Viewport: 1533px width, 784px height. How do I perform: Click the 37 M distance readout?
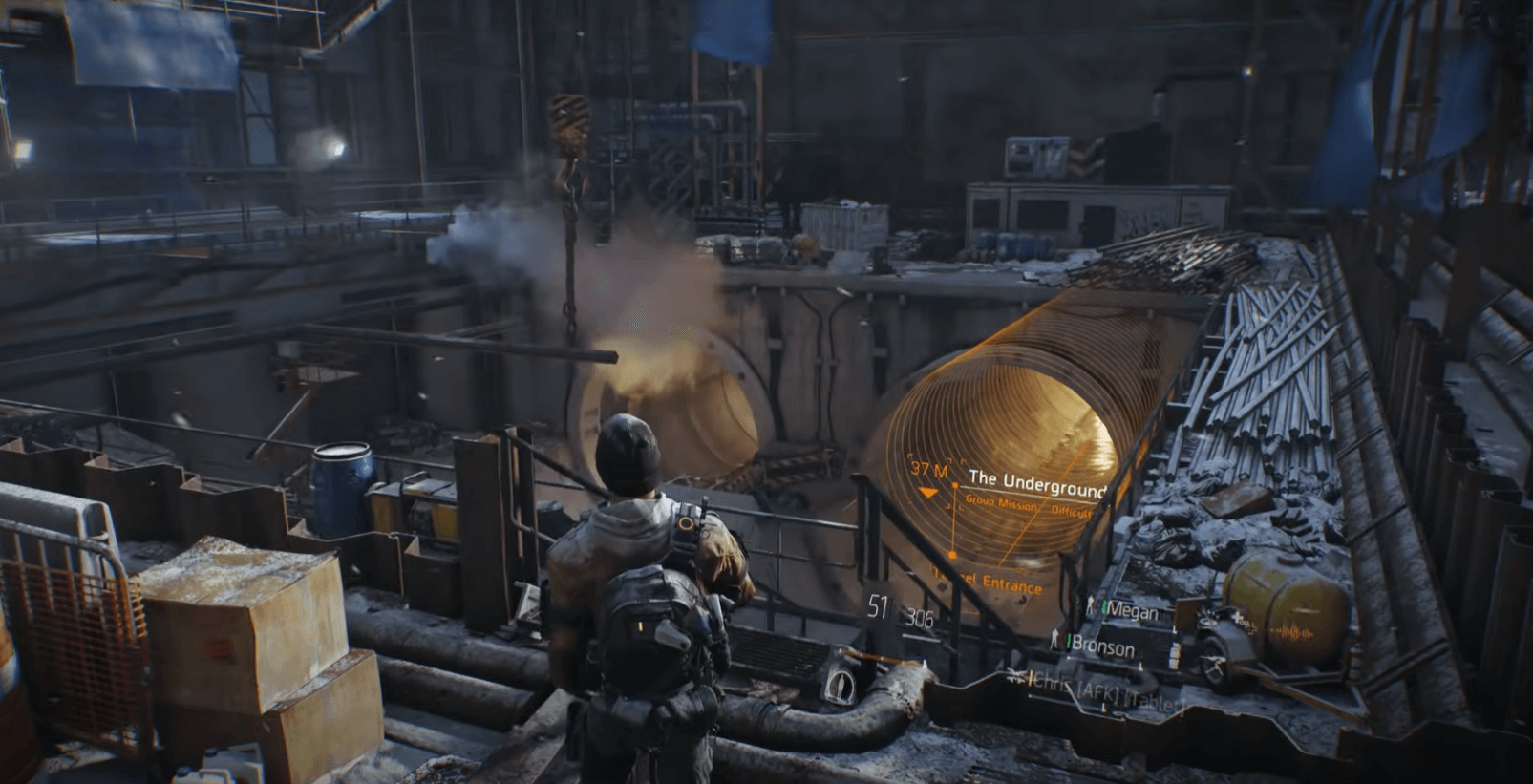click(930, 469)
